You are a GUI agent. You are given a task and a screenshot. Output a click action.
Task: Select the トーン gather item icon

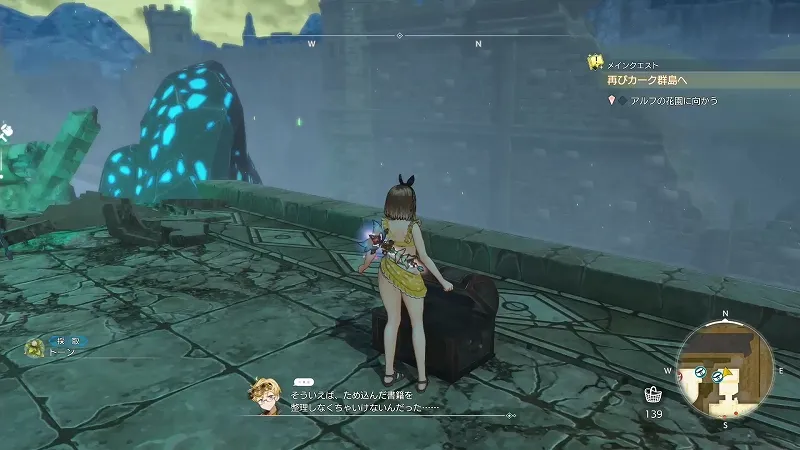click(35, 348)
